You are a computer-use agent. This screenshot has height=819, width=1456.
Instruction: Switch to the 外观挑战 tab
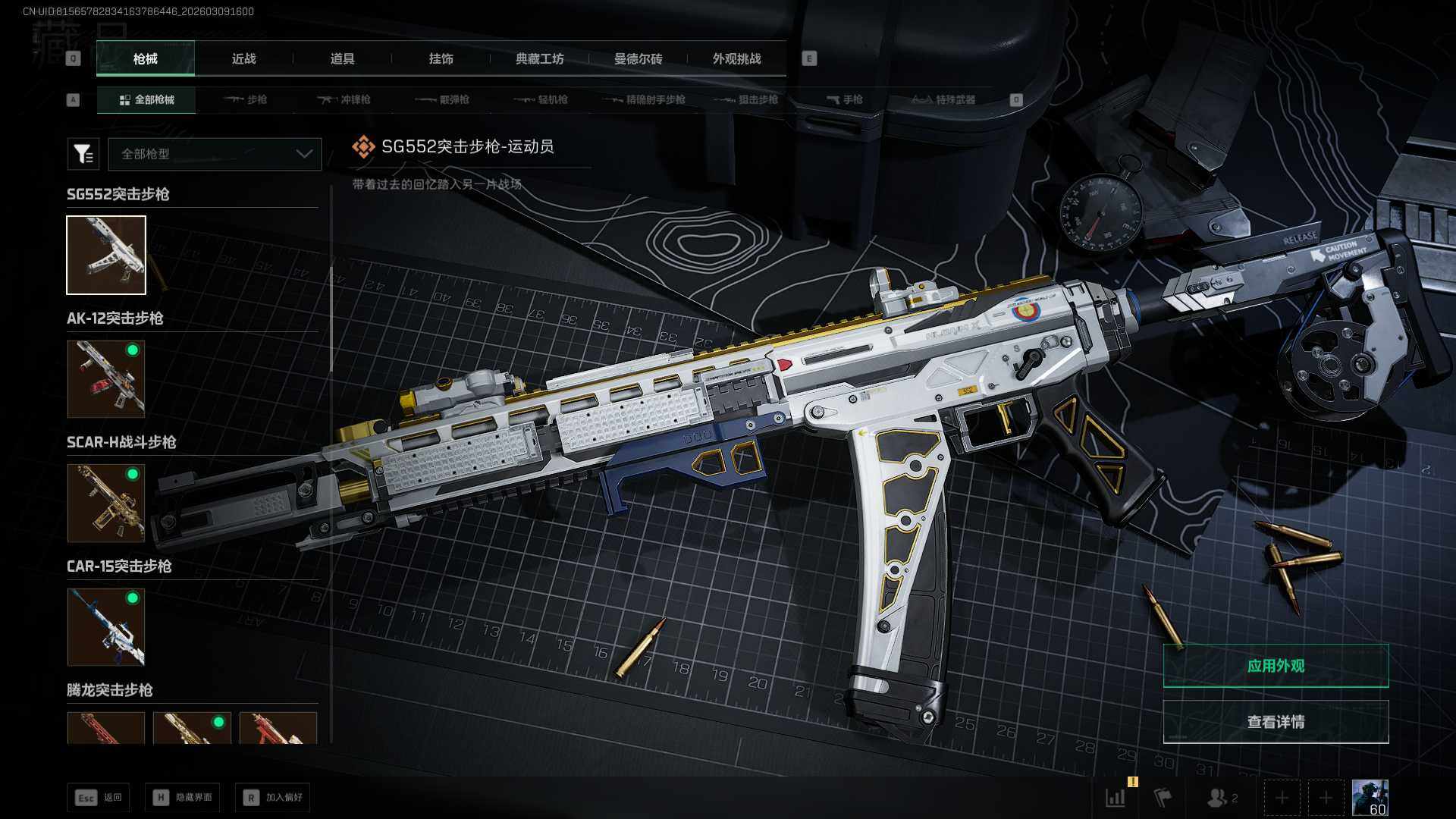[x=736, y=59]
